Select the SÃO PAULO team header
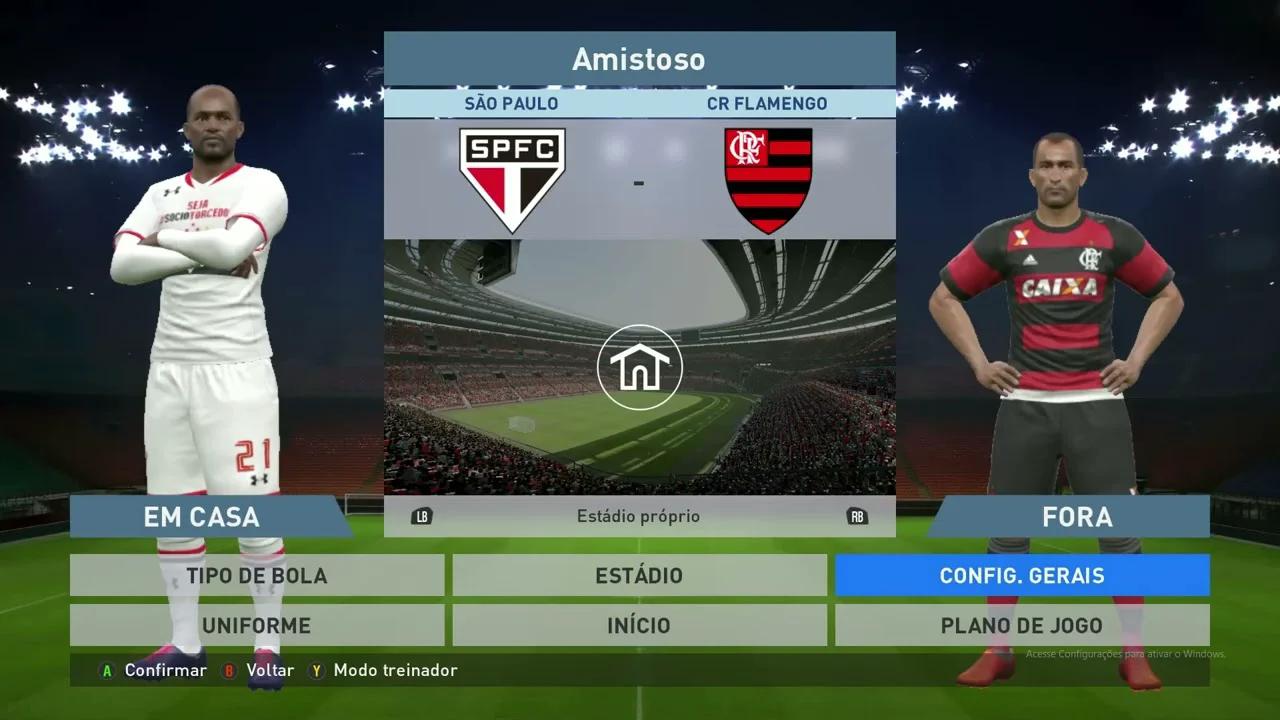This screenshot has height=720, width=1280. [x=511, y=103]
